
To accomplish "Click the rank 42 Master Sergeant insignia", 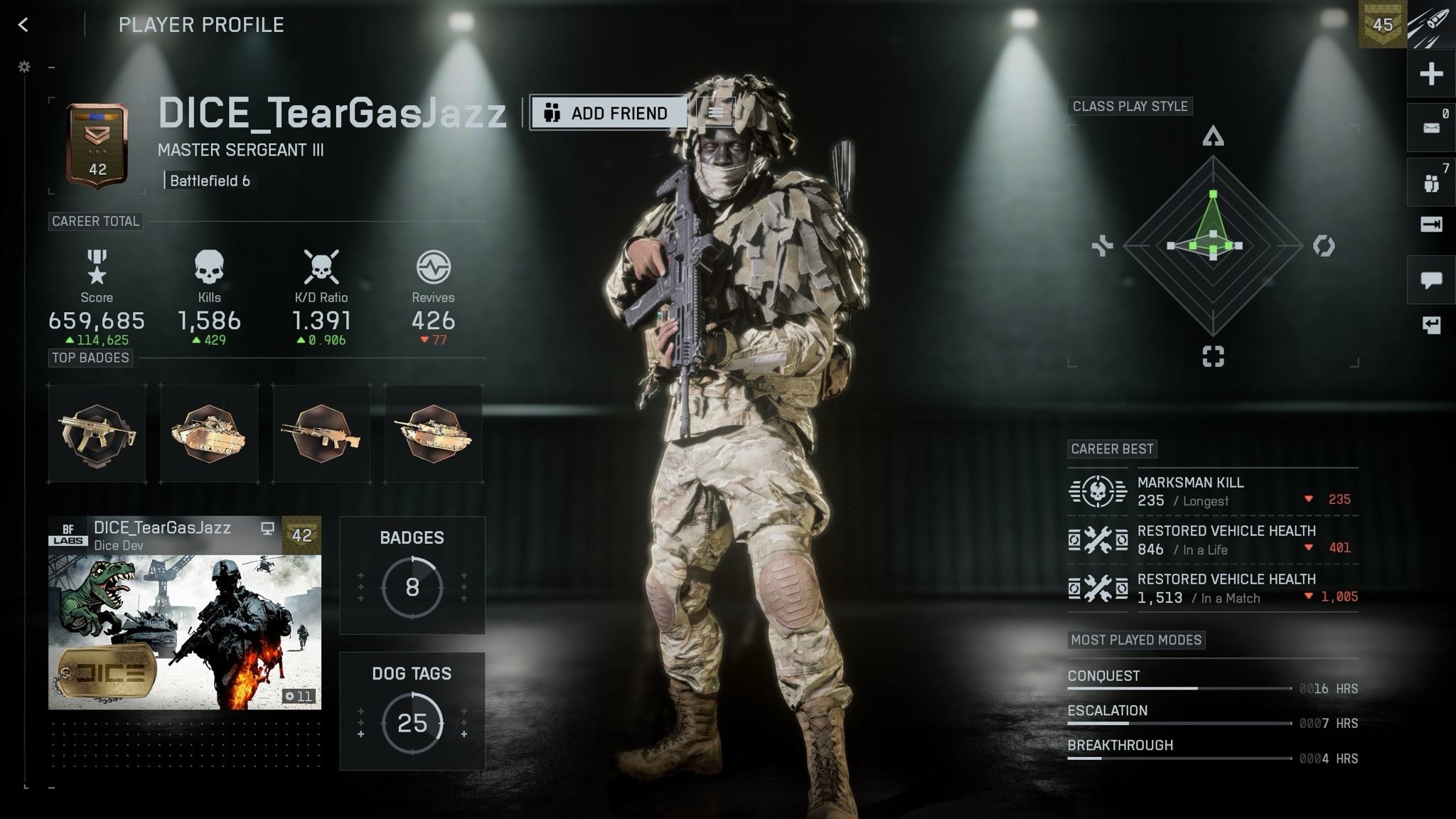I will pyautogui.click(x=97, y=147).
